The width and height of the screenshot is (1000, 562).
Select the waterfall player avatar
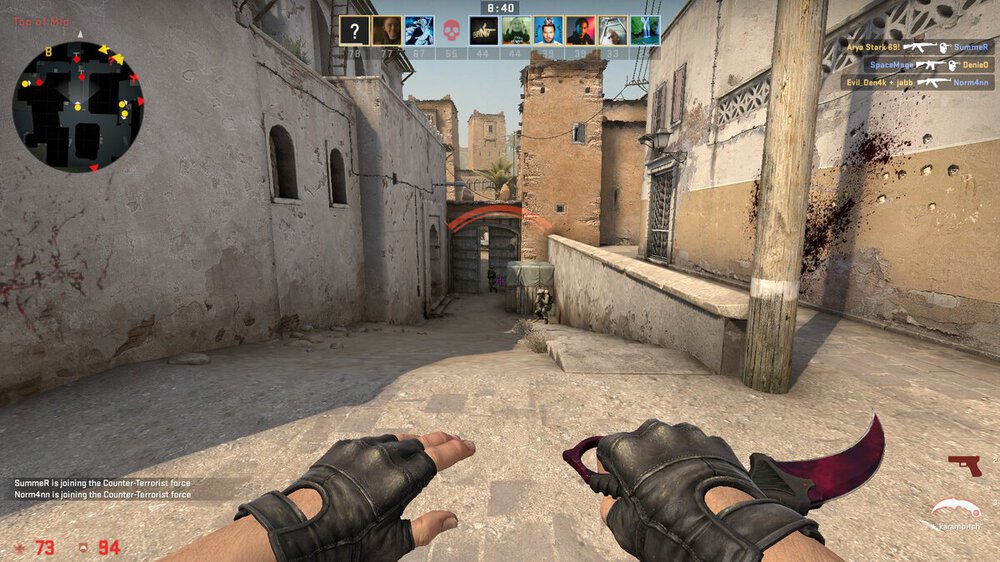point(645,31)
